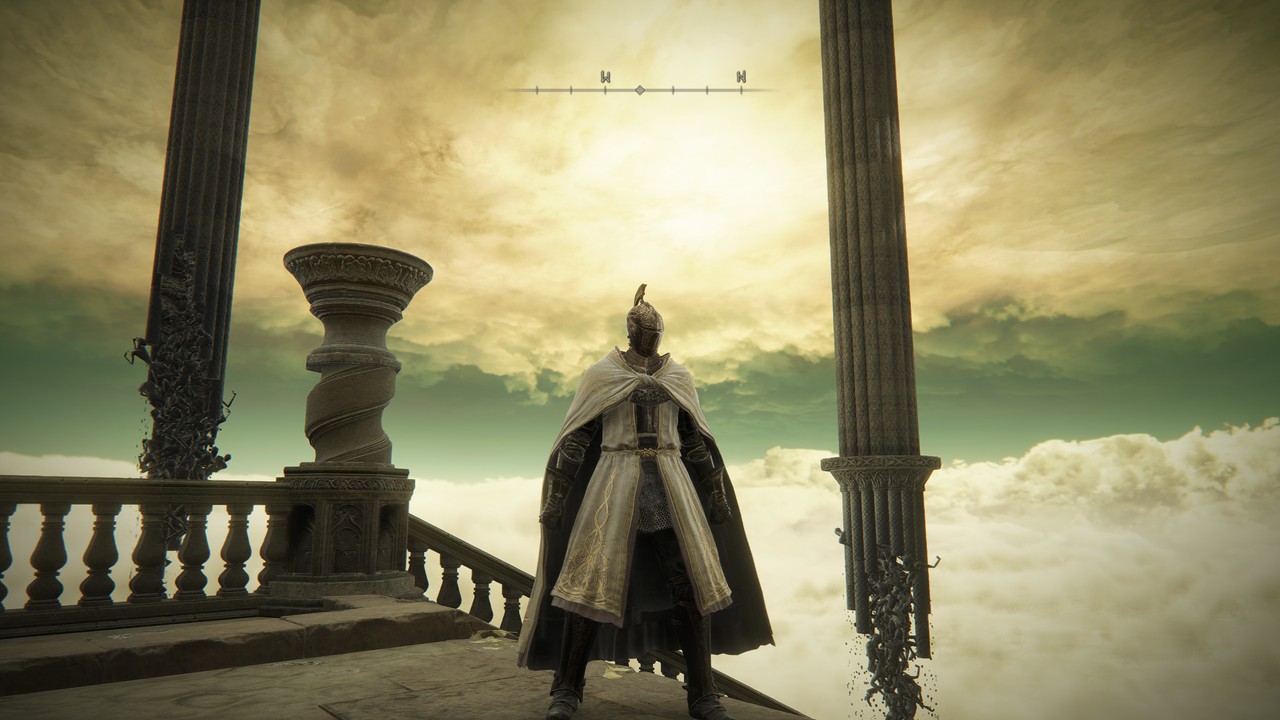Viewport: 1280px width, 720px height.
Task: Click the compass bar heading indicator
Action: click(640, 90)
